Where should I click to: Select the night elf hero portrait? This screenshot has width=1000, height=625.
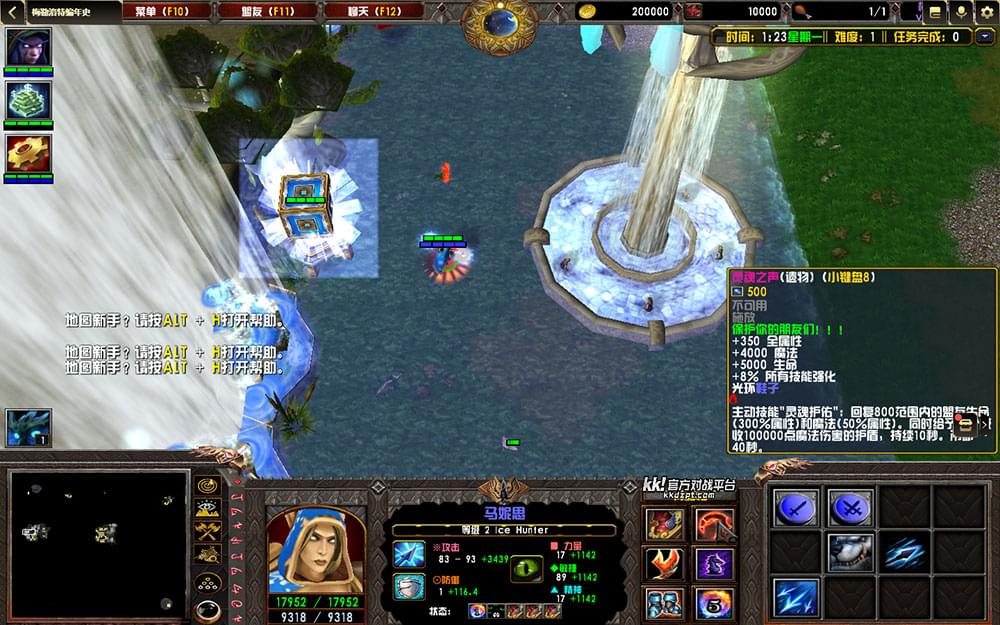[x=28, y=46]
